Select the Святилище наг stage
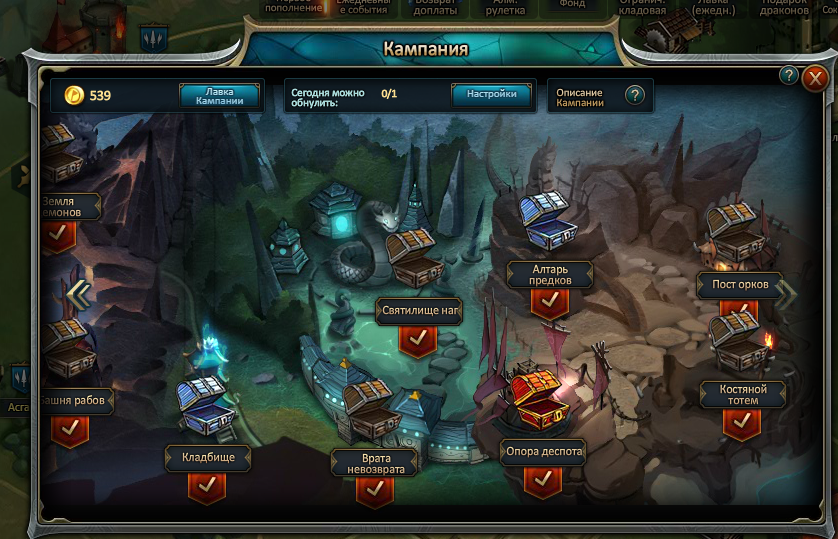Viewport: 838px width, 539px height. coord(420,311)
